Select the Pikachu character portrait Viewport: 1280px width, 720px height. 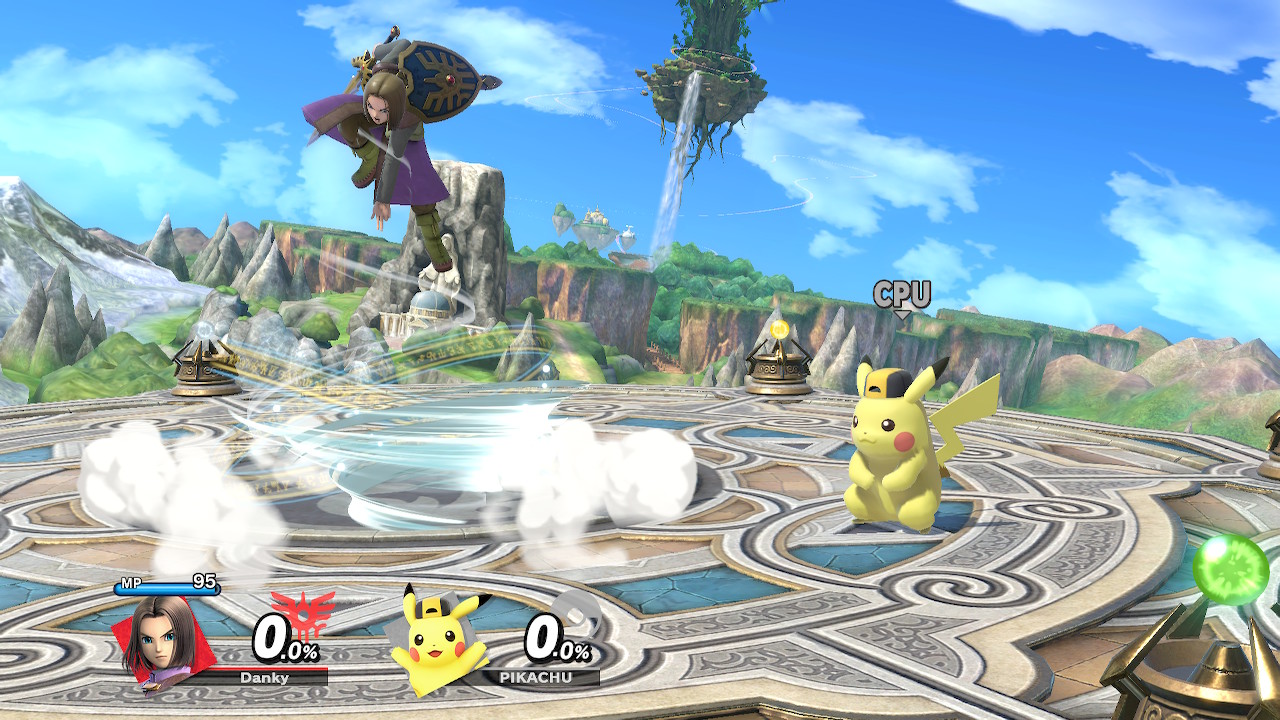point(435,642)
